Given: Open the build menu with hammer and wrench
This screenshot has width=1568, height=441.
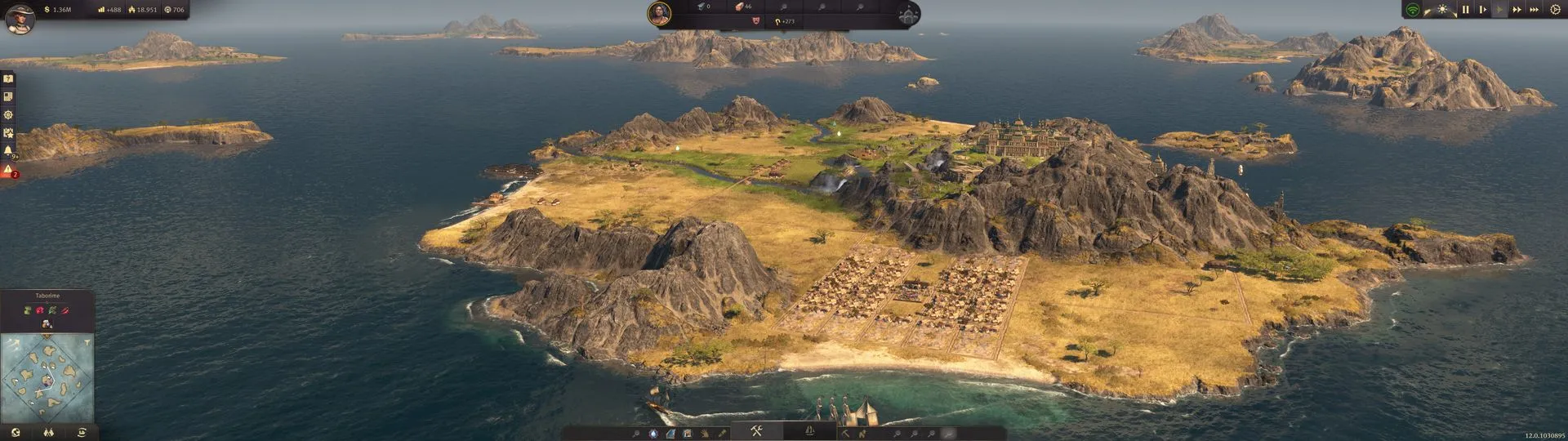Looking at the screenshot, I should [757, 431].
